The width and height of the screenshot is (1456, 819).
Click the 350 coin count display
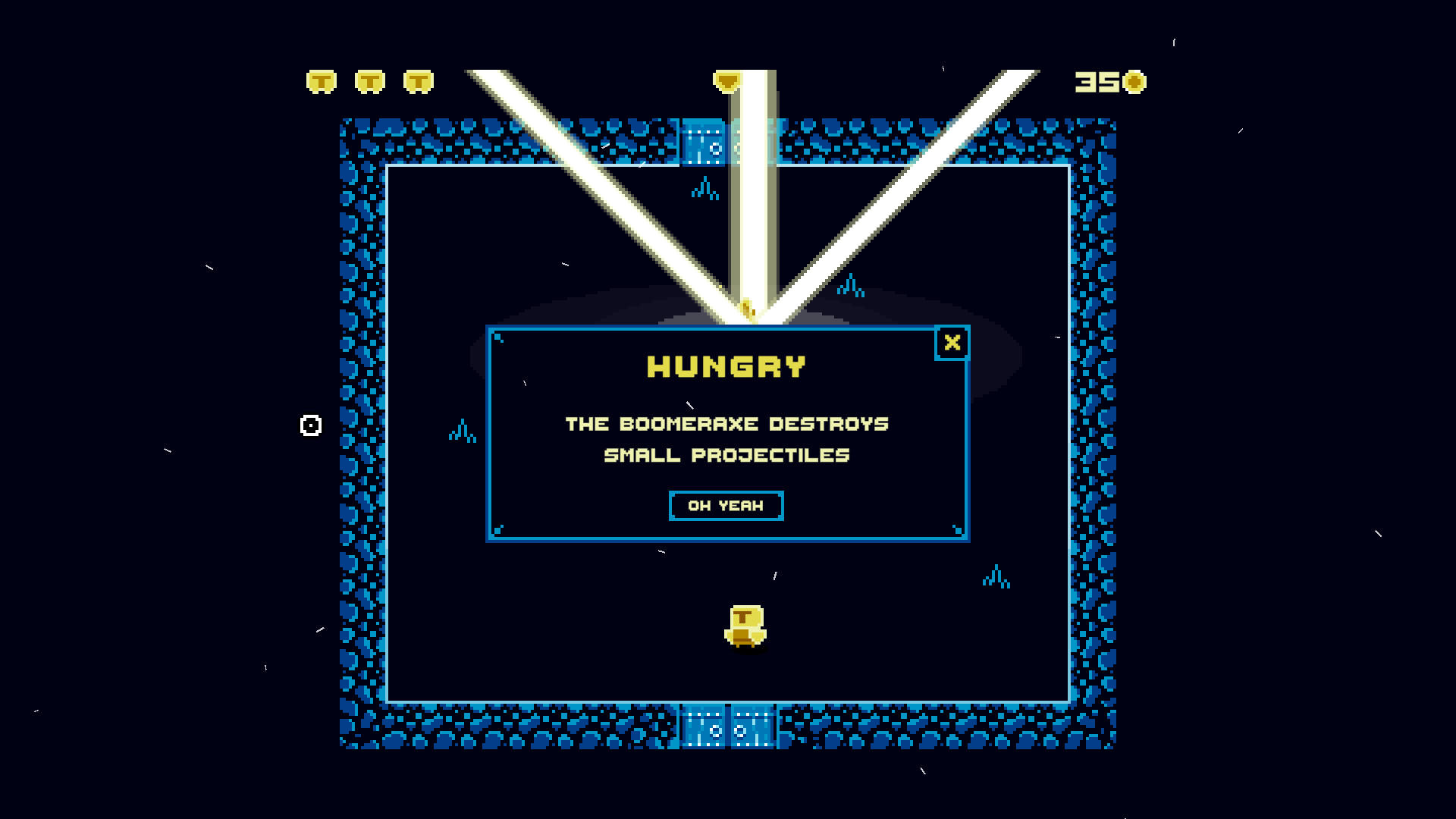(1100, 80)
